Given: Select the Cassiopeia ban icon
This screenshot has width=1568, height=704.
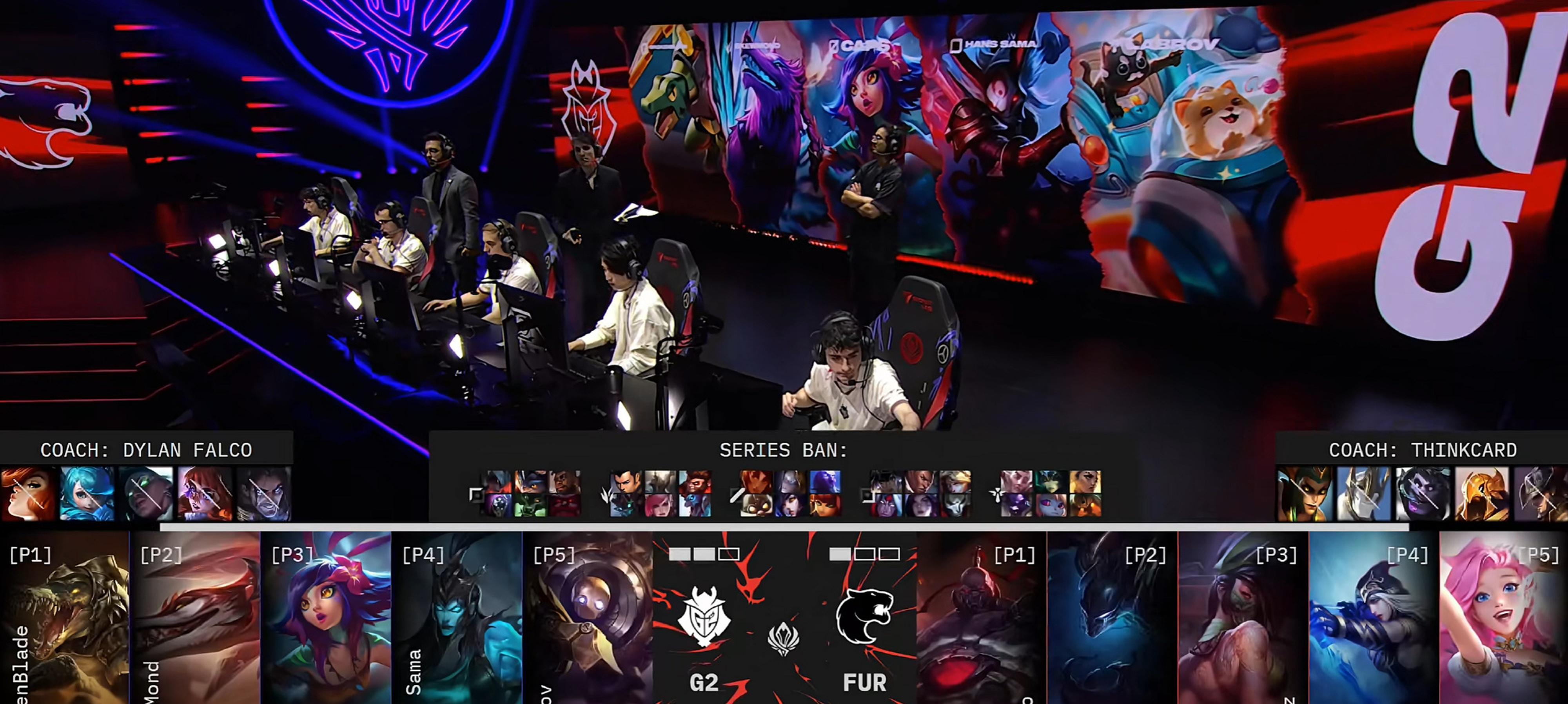Looking at the screenshot, I should (1304, 494).
